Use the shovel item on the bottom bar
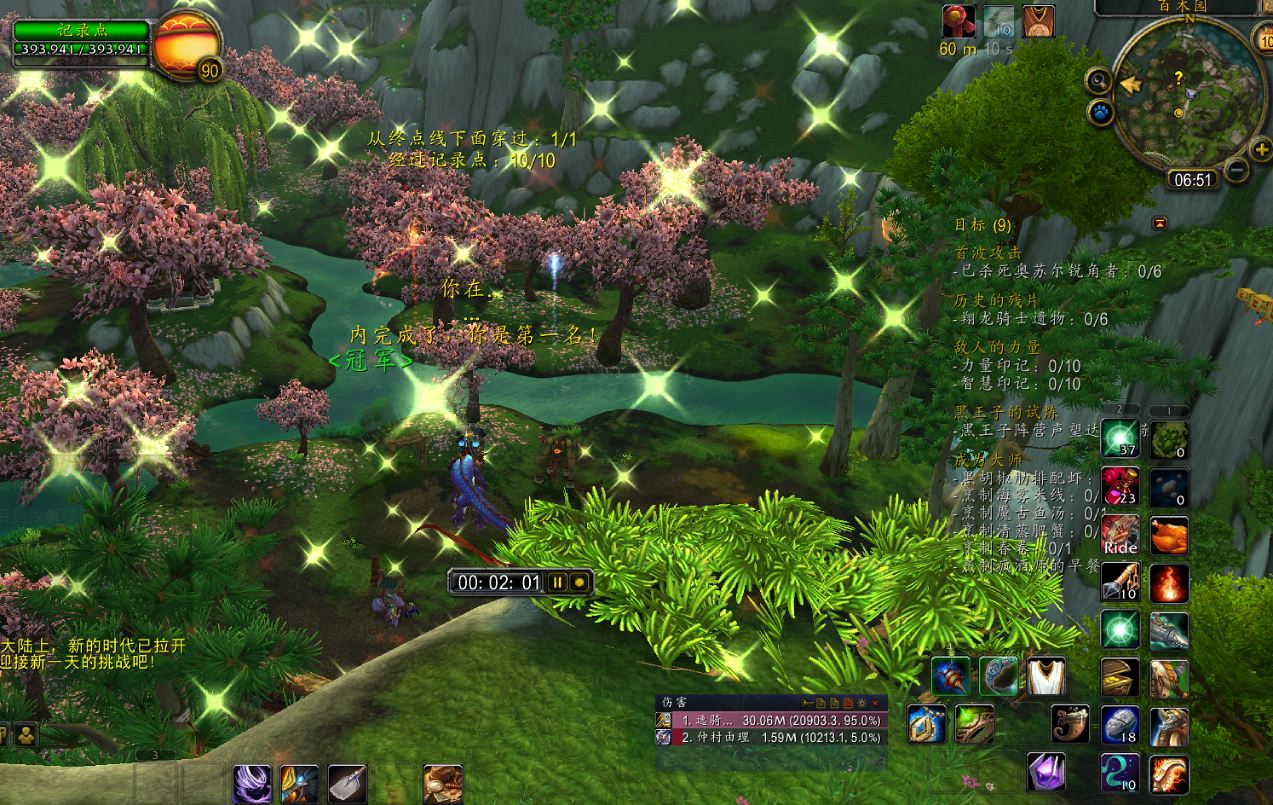Screen dimensions: 1273x805 pos(347,783)
